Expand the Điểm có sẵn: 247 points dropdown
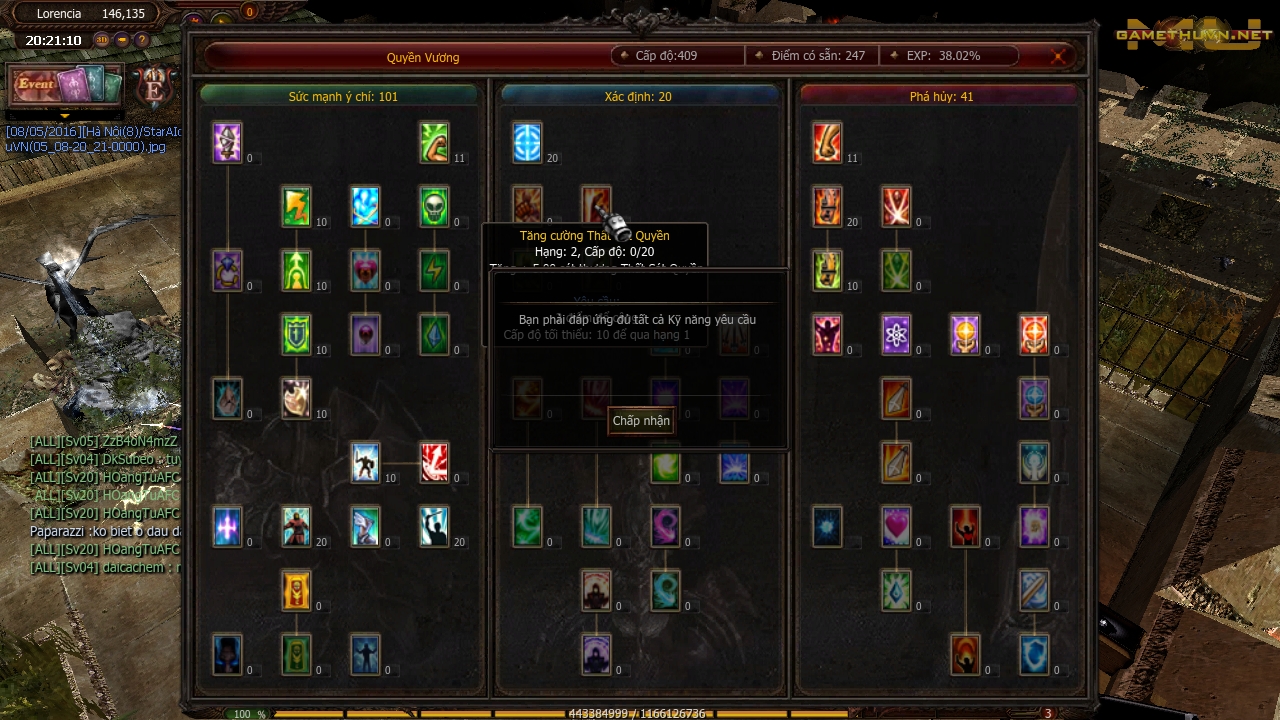Image resolution: width=1280 pixels, height=720 pixels. (x=760, y=56)
